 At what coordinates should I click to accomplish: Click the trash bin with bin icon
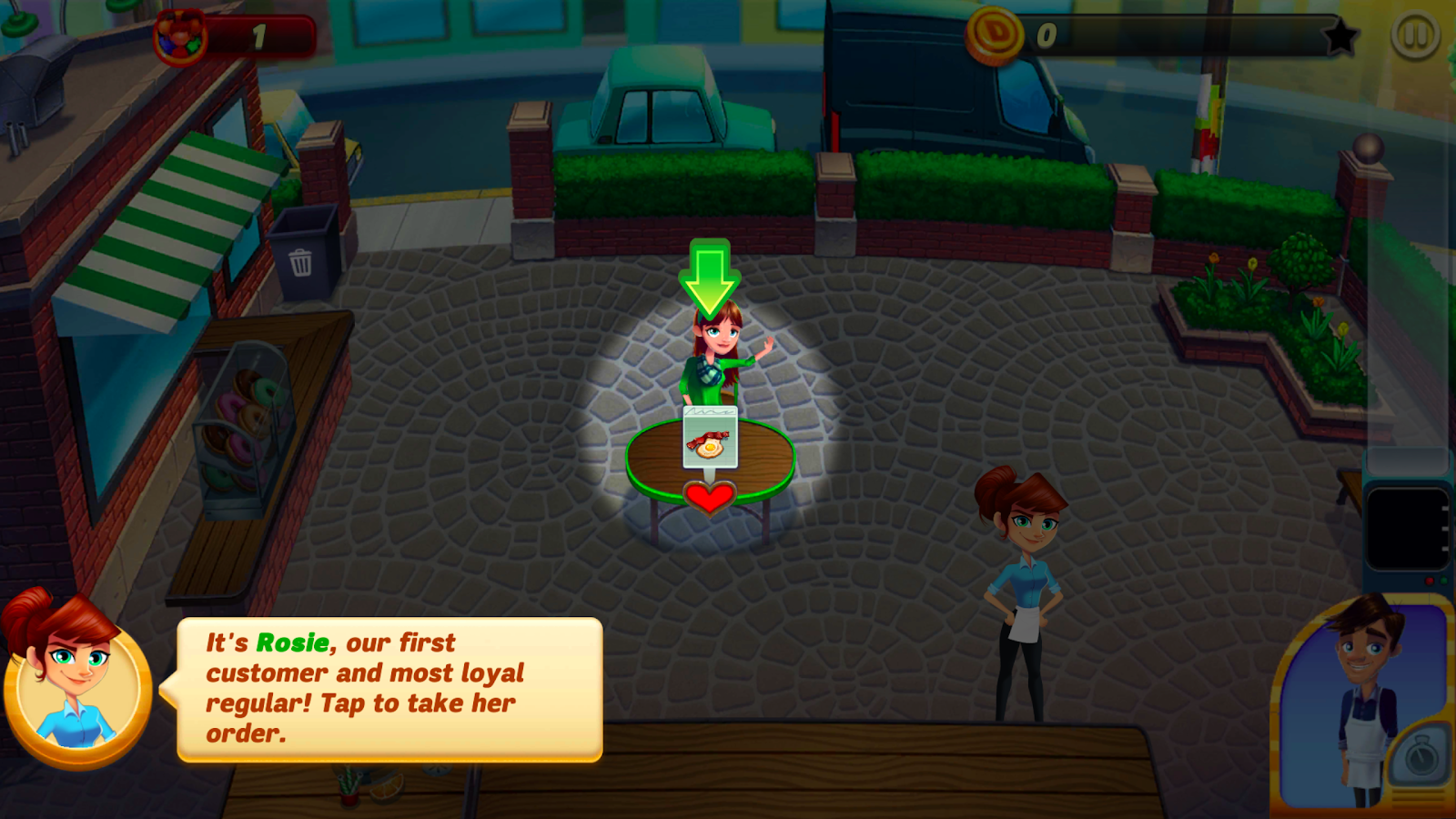point(303,253)
